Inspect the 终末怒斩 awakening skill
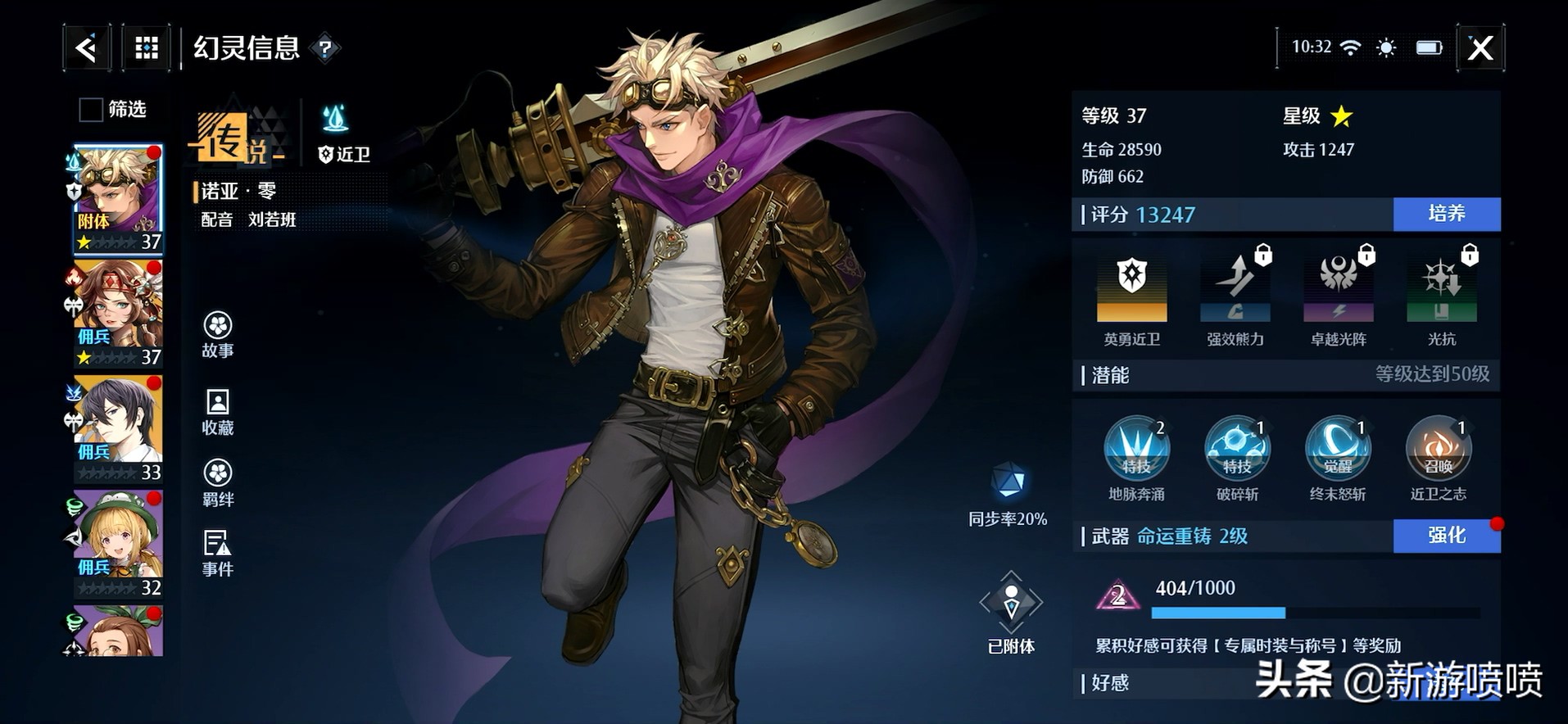The width and height of the screenshot is (1568, 724). (x=1337, y=449)
